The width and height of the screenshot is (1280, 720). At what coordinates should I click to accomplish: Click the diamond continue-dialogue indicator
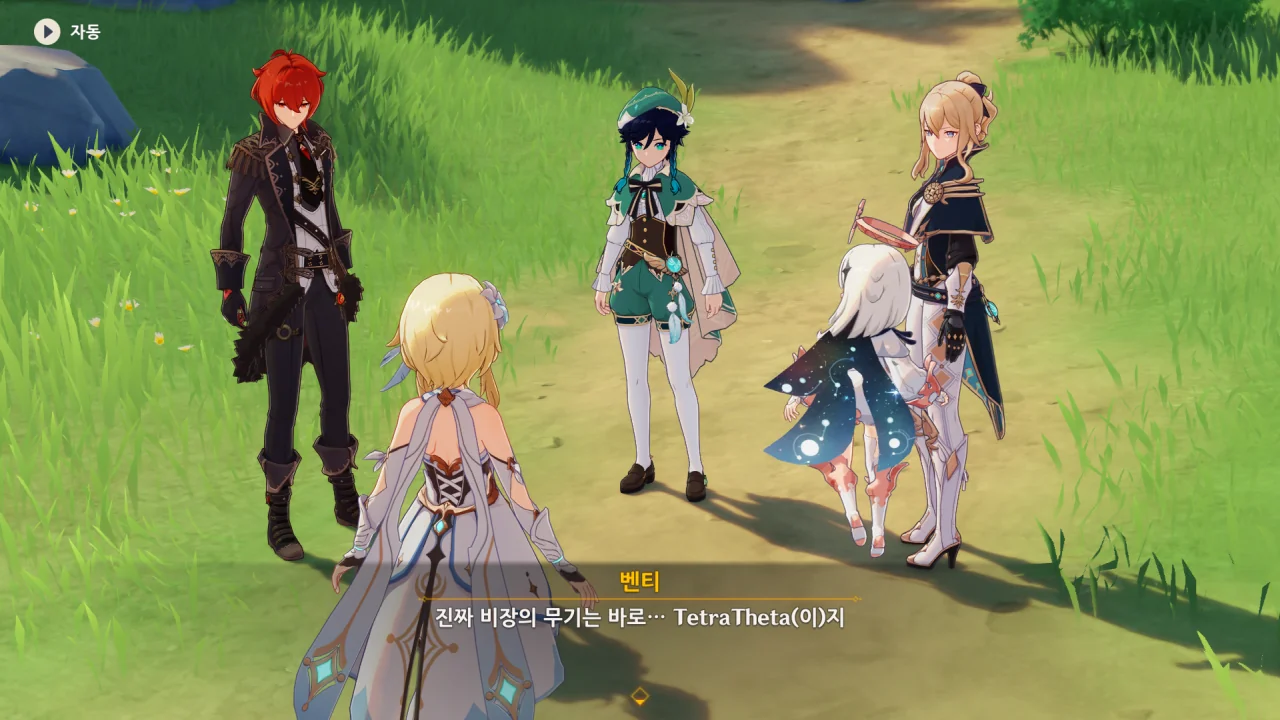(x=640, y=696)
